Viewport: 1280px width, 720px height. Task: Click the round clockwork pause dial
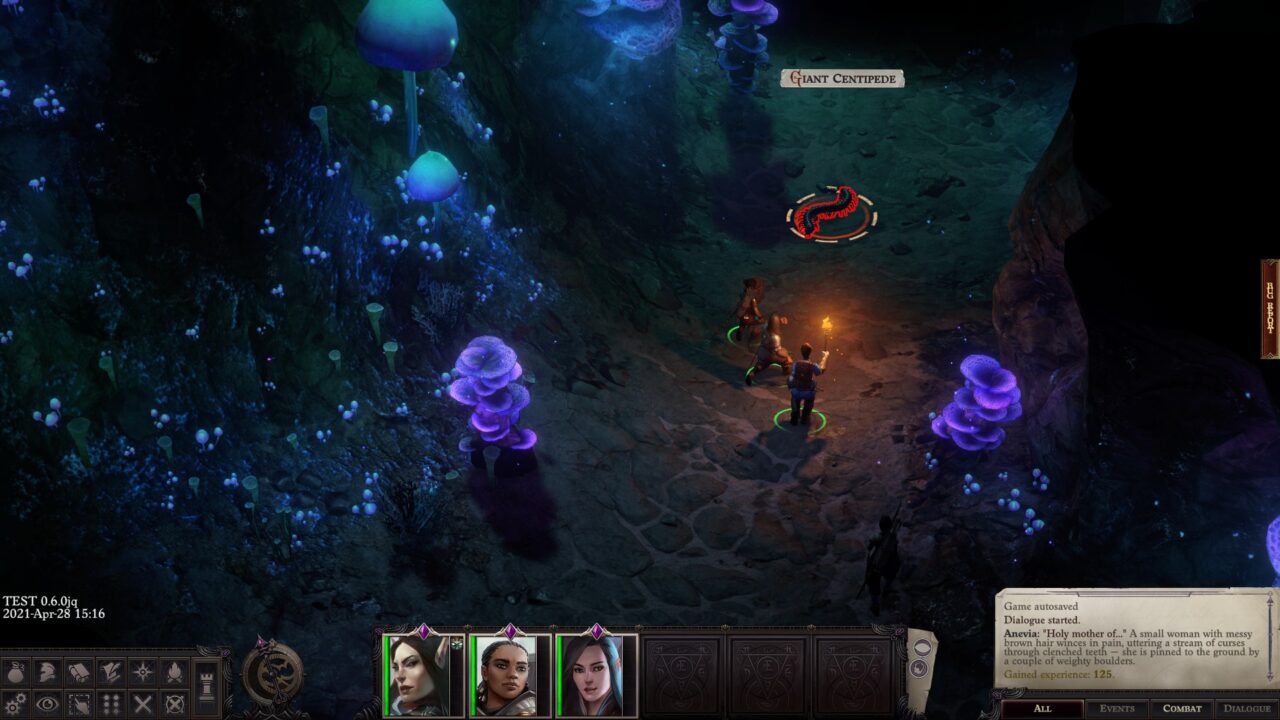coord(272,674)
